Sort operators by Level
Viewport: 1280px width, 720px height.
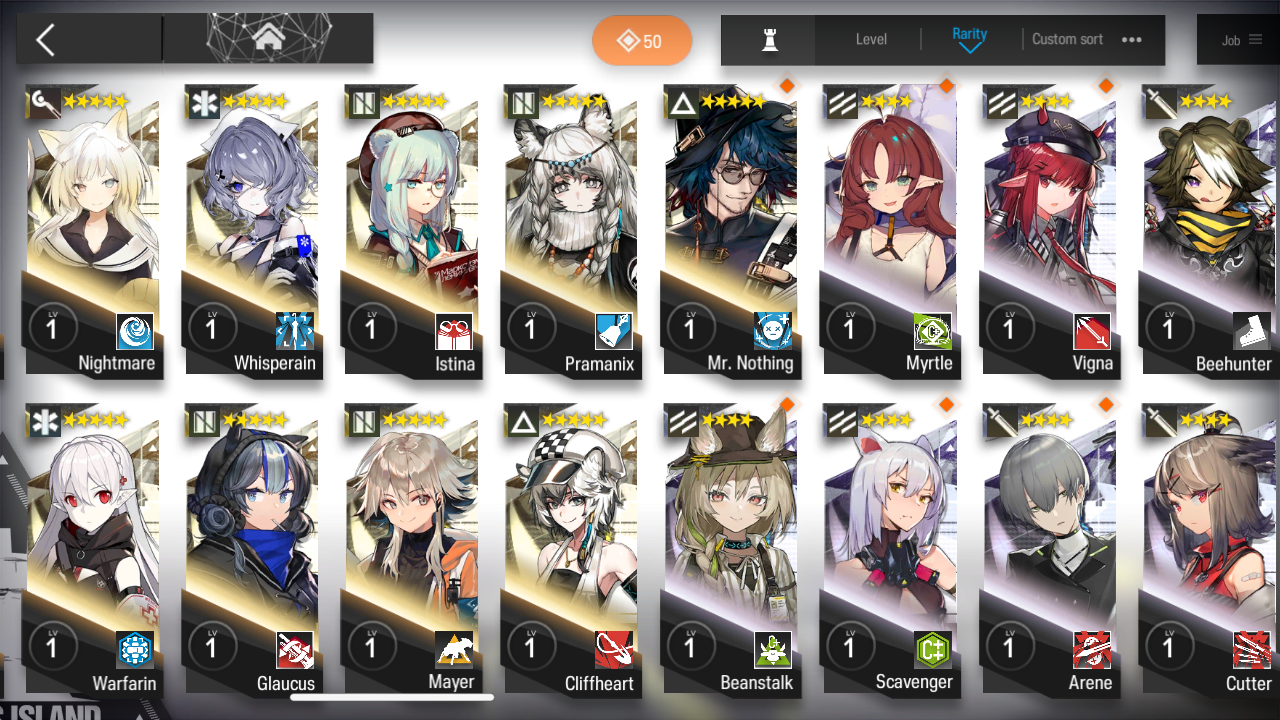(871, 40)
